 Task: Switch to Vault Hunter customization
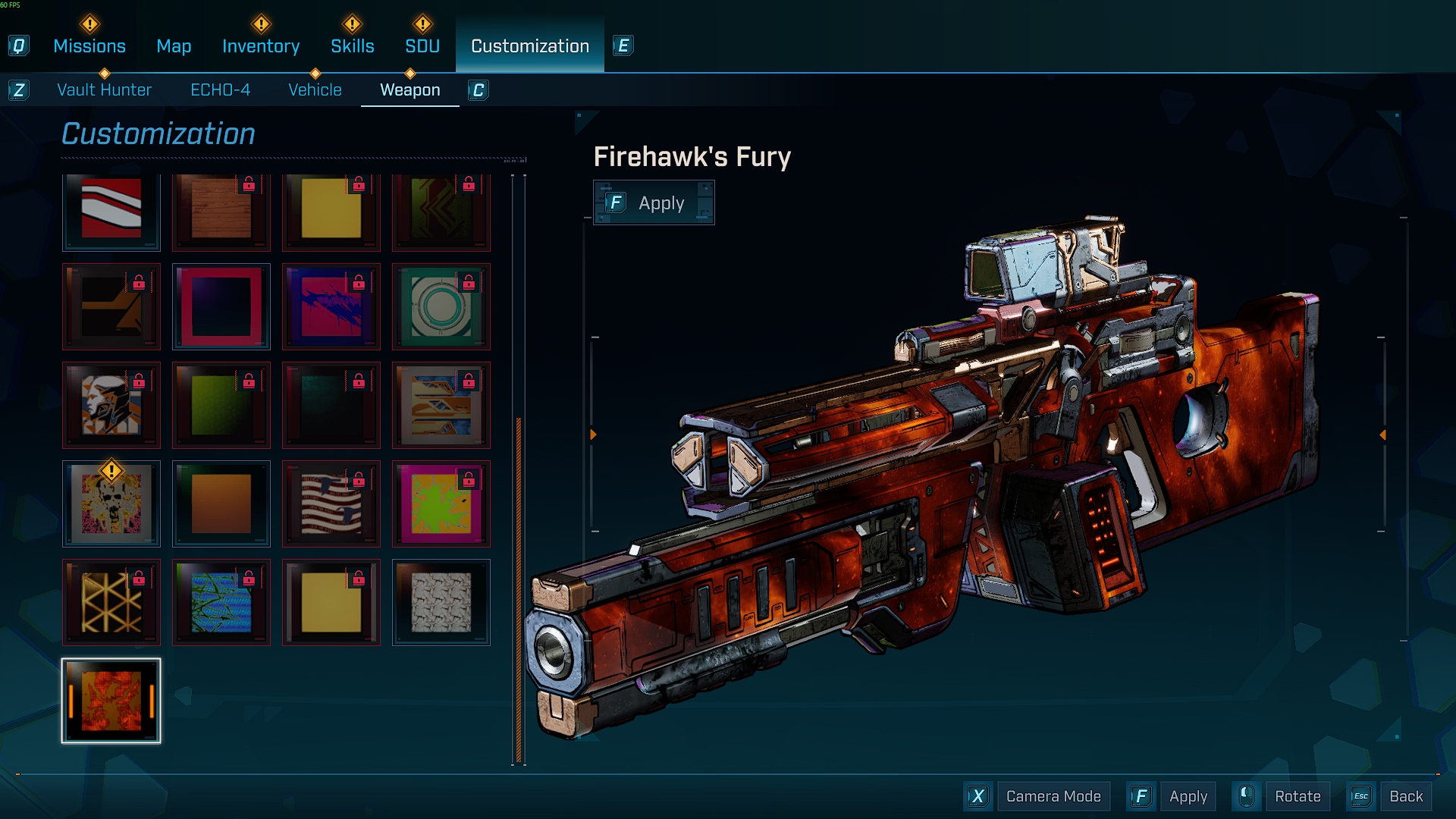(x=105, y=90)
